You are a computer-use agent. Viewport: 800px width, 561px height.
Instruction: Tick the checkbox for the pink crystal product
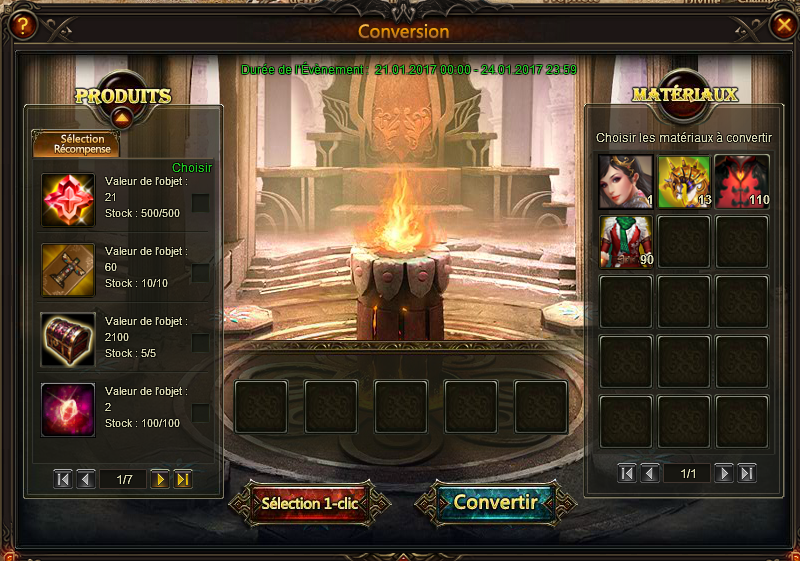(200, 413)
